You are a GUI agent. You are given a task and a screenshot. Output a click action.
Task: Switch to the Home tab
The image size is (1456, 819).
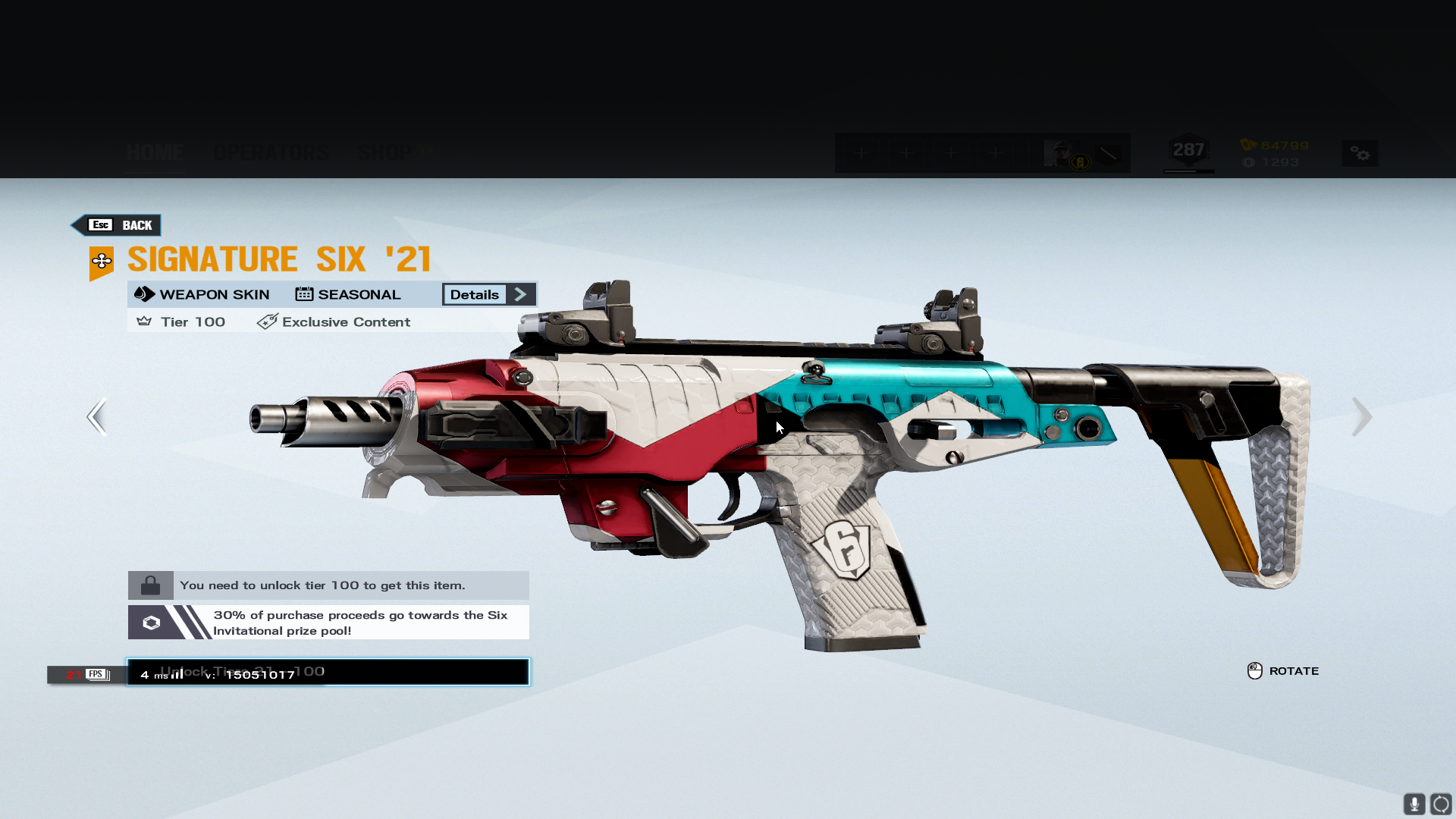[x=155, y=152]
